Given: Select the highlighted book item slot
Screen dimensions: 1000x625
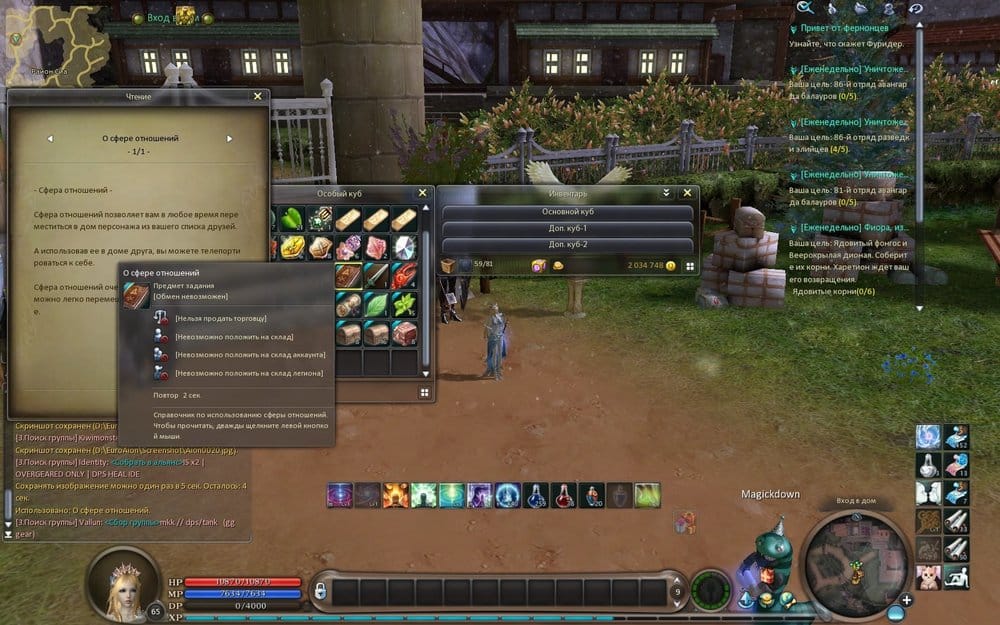Looking at the screenshot, I should click(348, 275).
